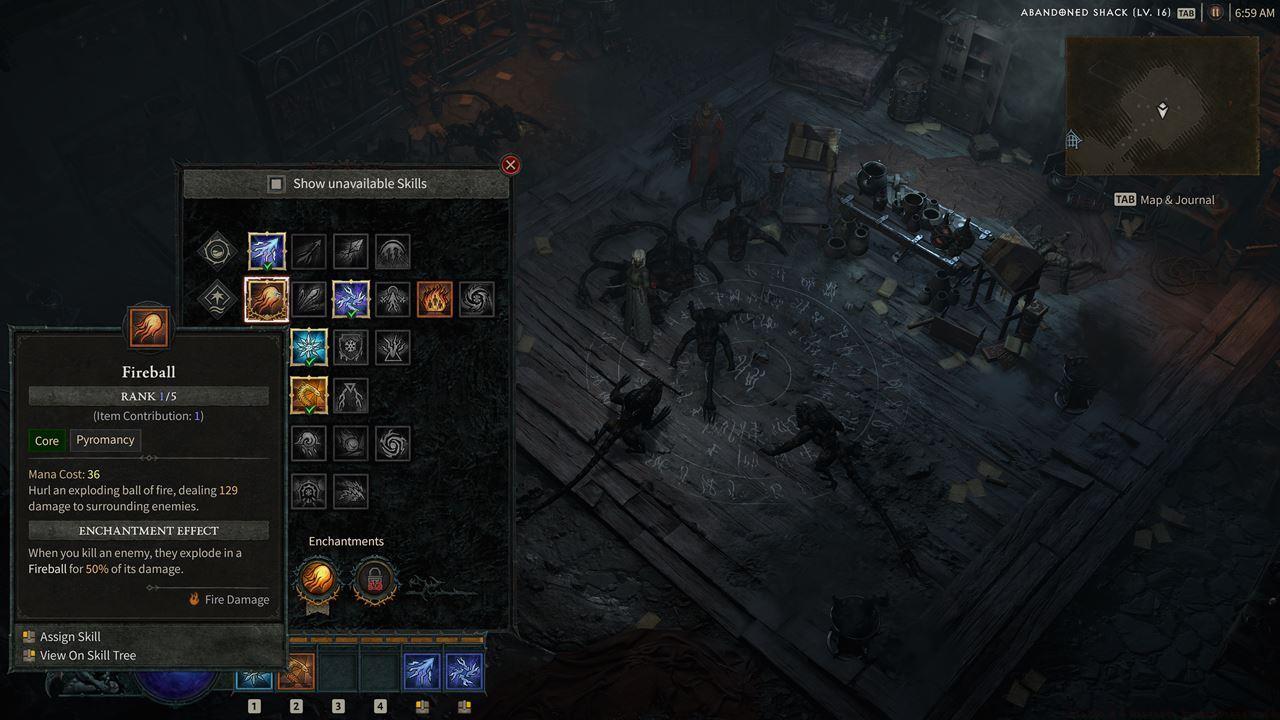
Task: Select the Chain Lightning skill icon
Action: [351, 299]
